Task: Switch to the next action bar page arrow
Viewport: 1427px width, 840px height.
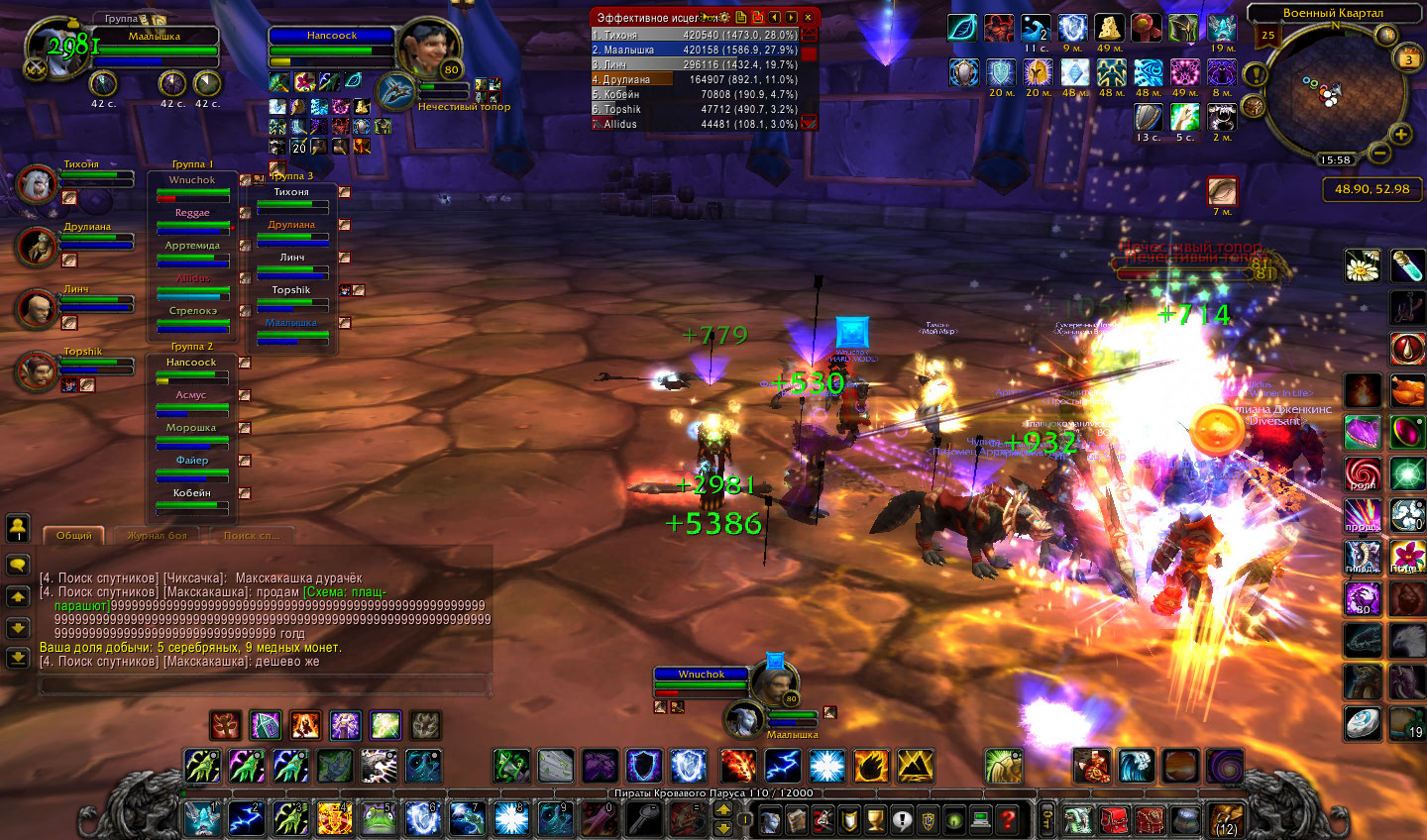Action: pyautogui.click(x=723, y=809)
